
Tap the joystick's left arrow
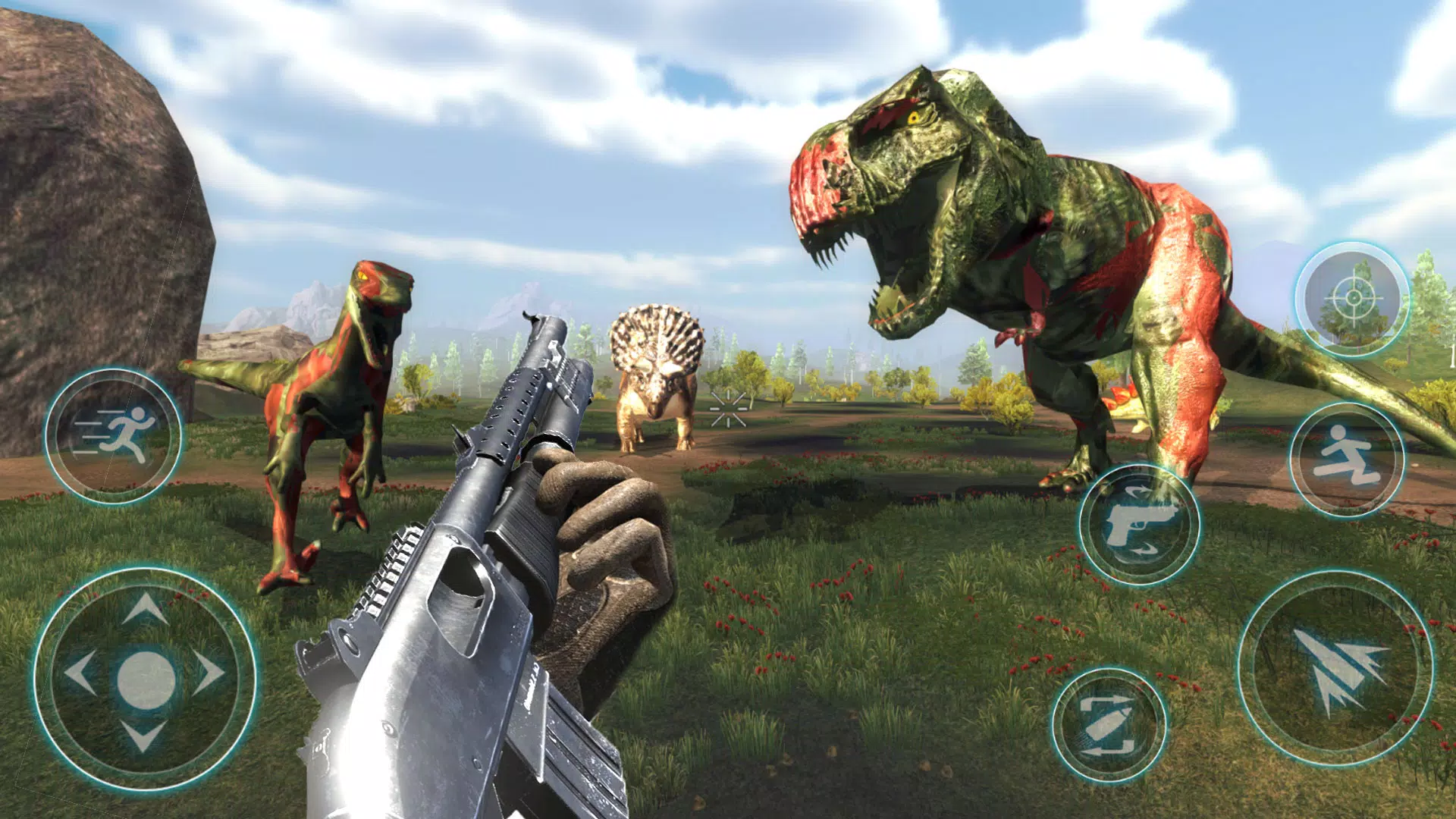tap(80, 673)
